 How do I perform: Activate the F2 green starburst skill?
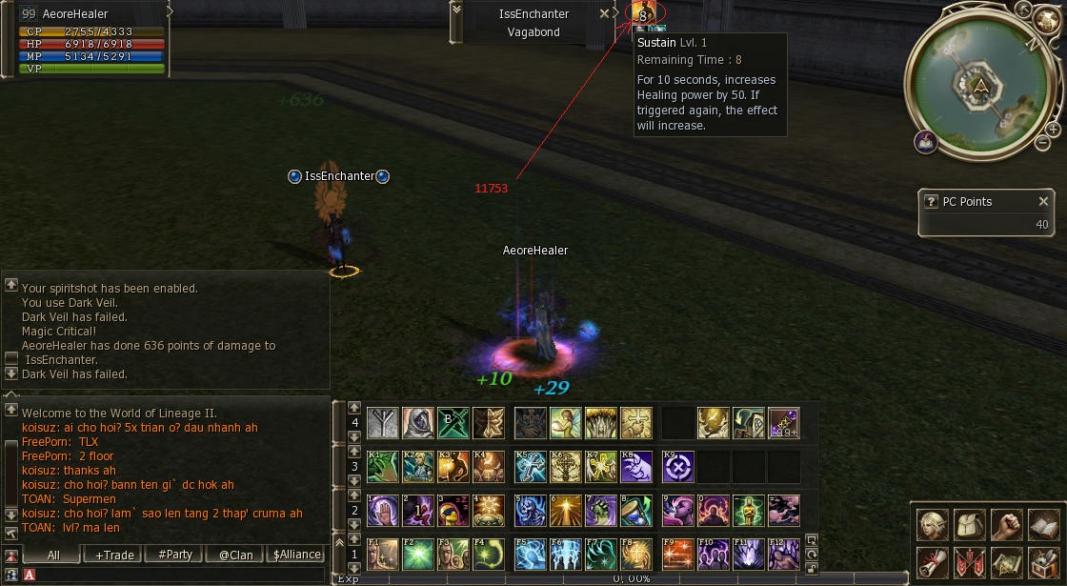click(417, 554)
